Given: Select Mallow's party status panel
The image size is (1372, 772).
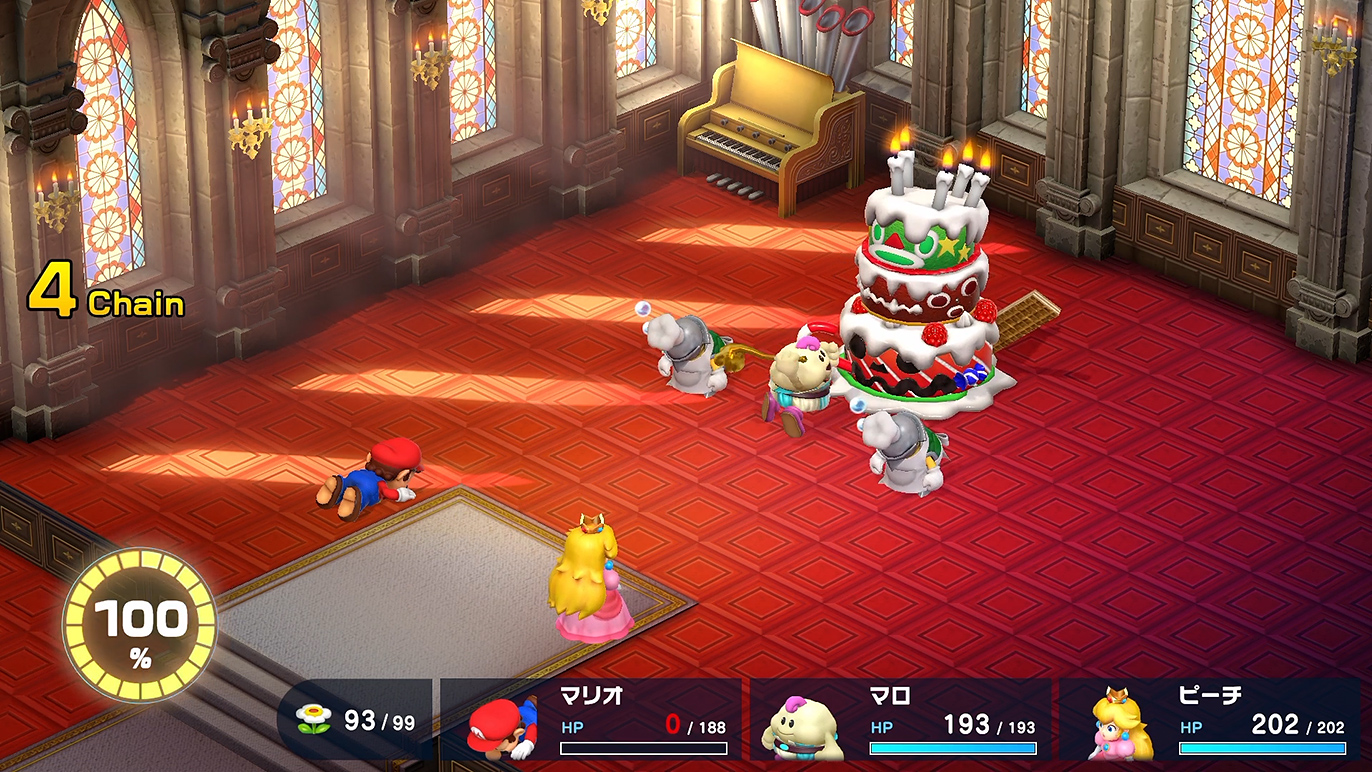Looking at the screenshot, I should (x=900, y=720).
